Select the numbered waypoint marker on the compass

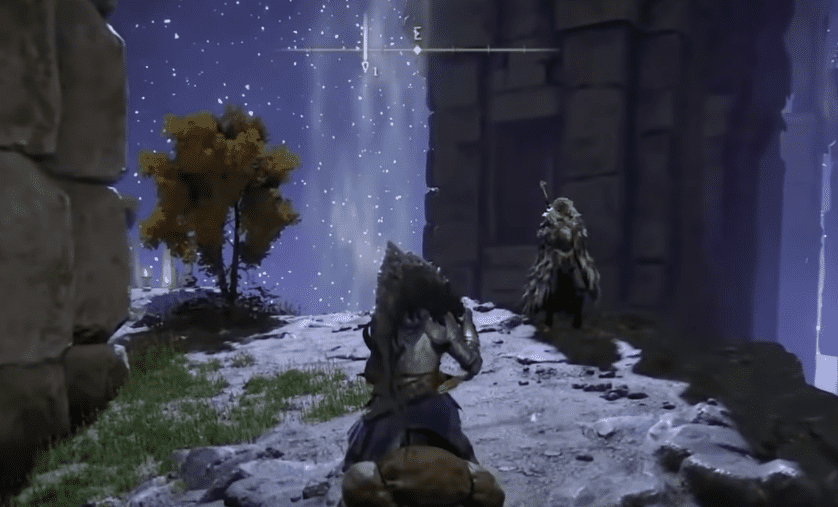366,66
